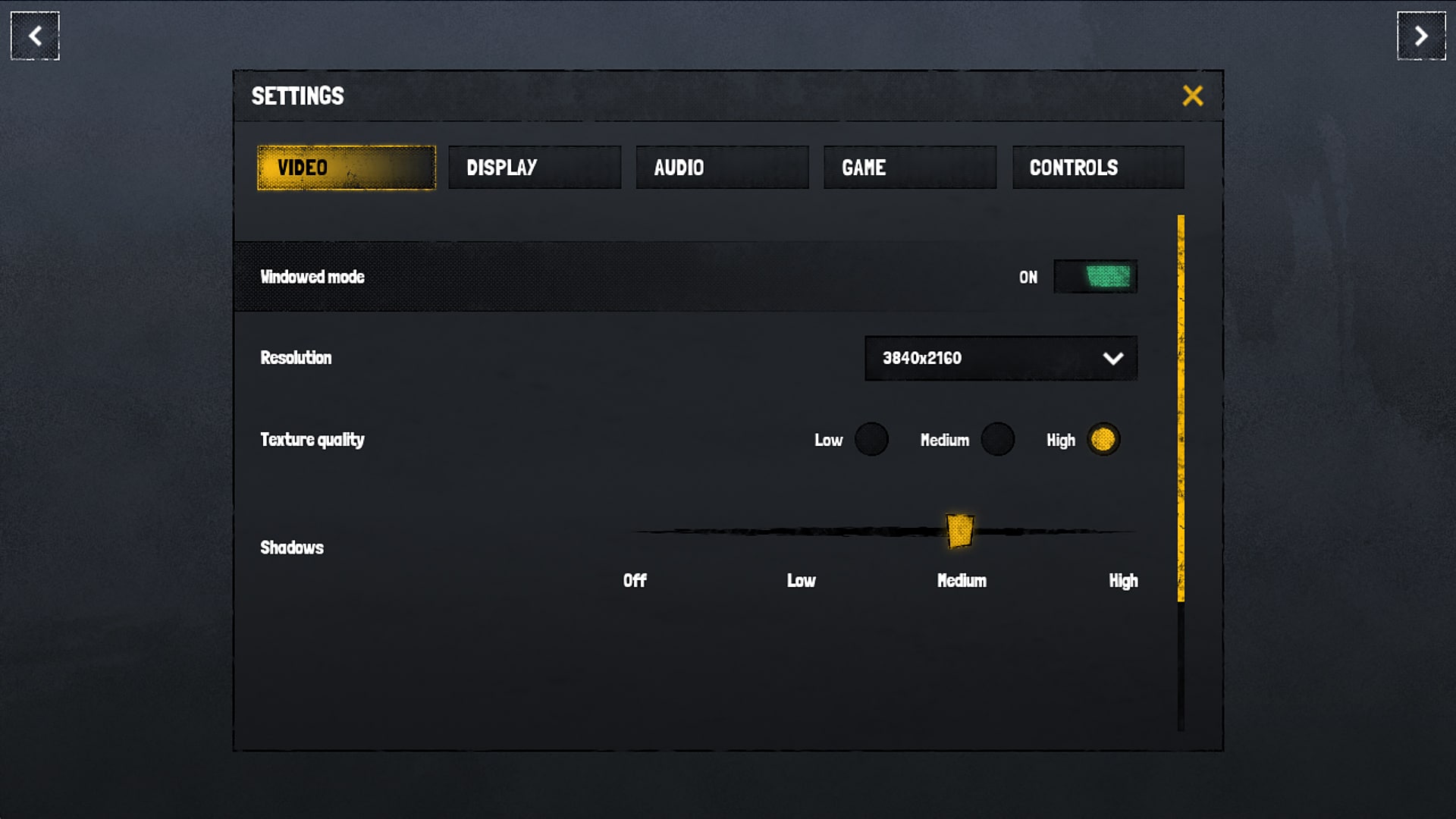
Task: Click the ON label beside Windowed mode
Action: [1029, 277]
